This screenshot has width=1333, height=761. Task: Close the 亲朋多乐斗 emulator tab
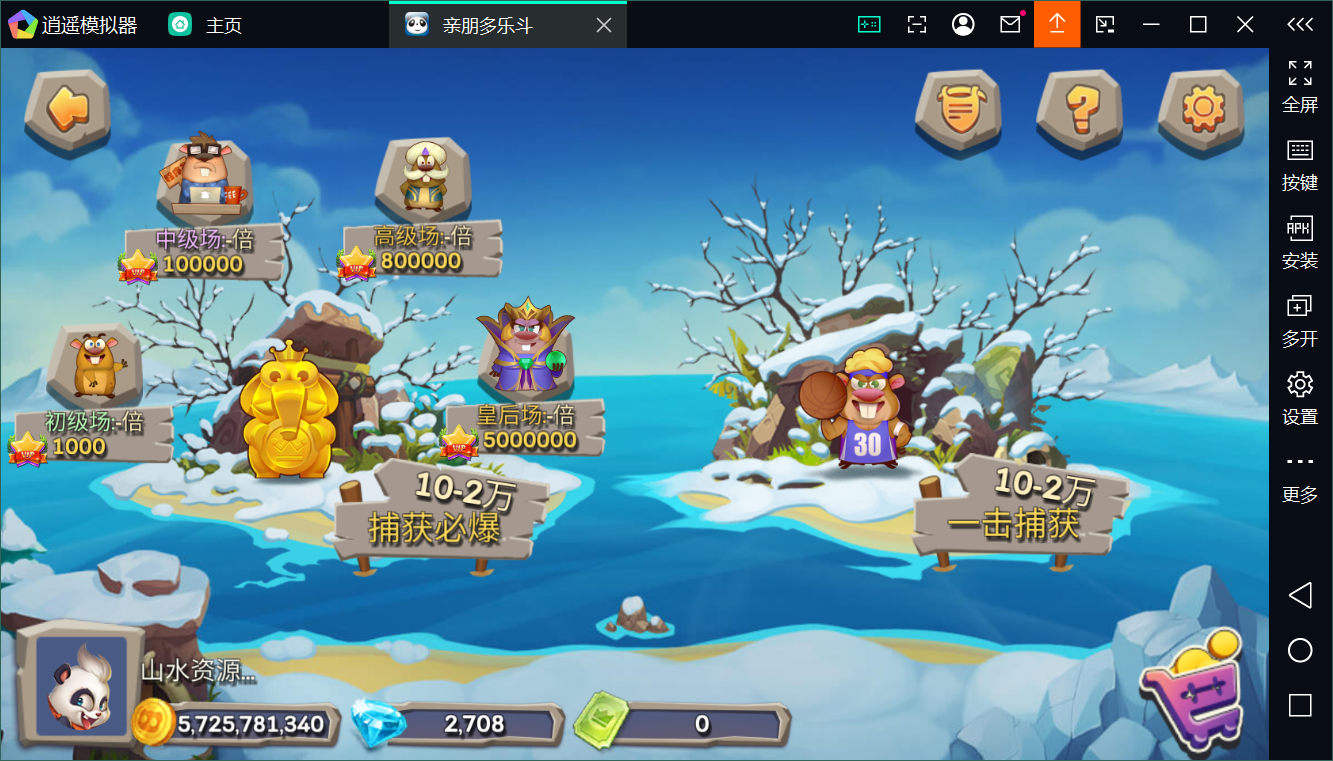[x=604, y=25]
